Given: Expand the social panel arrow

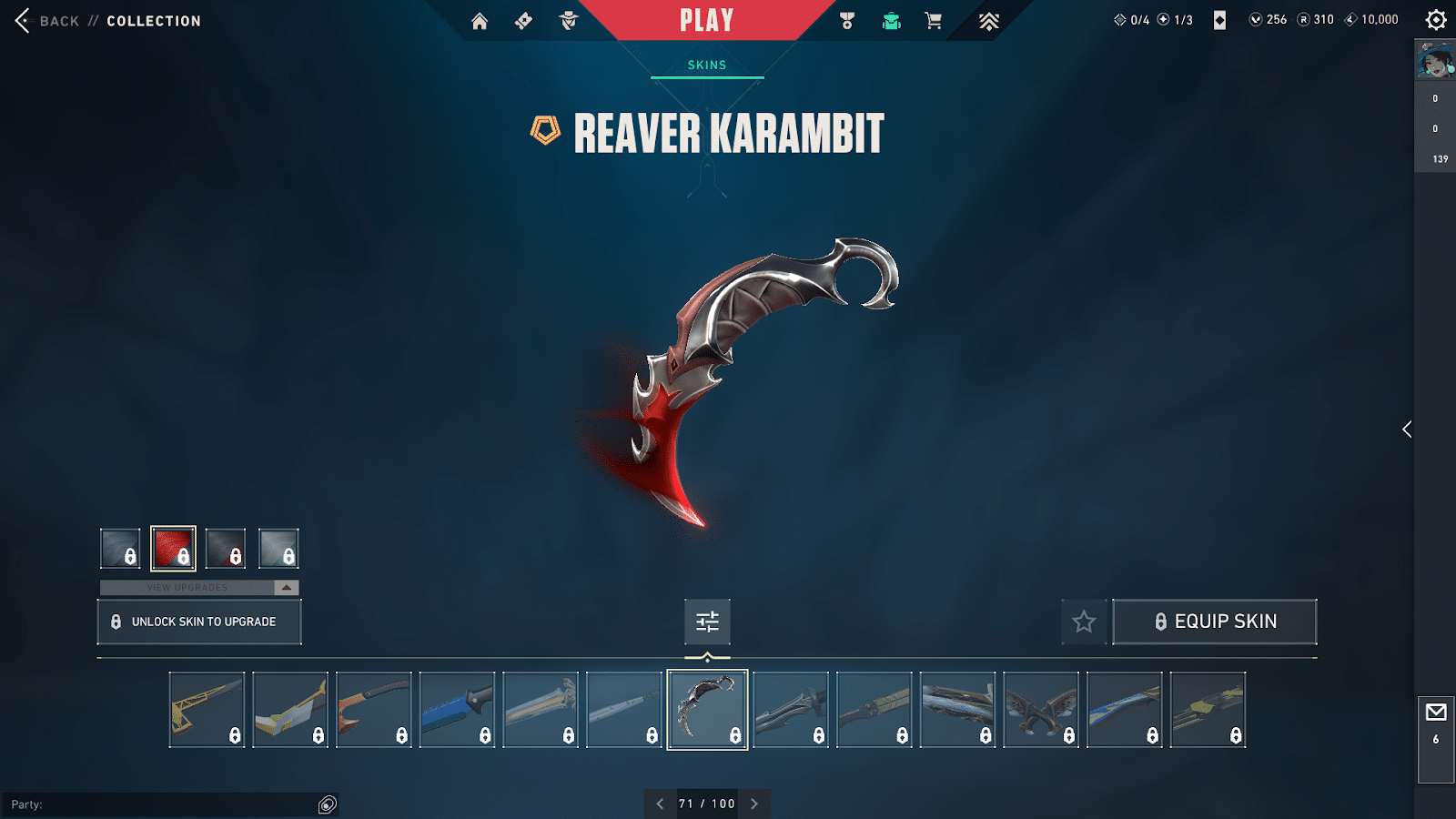Looking at the screenshot, I should point(1407,430).
